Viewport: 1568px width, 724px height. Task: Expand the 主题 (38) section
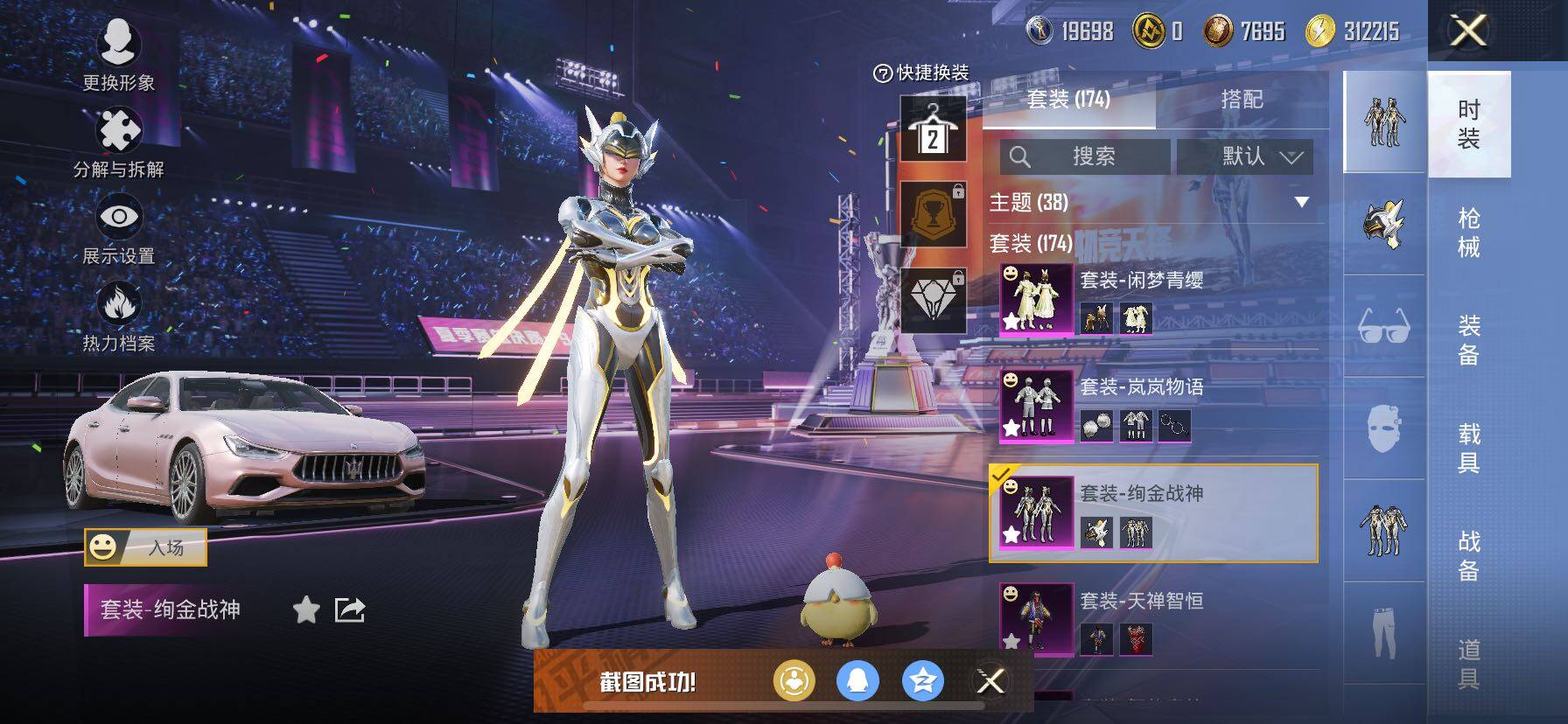pos(1301,202)
